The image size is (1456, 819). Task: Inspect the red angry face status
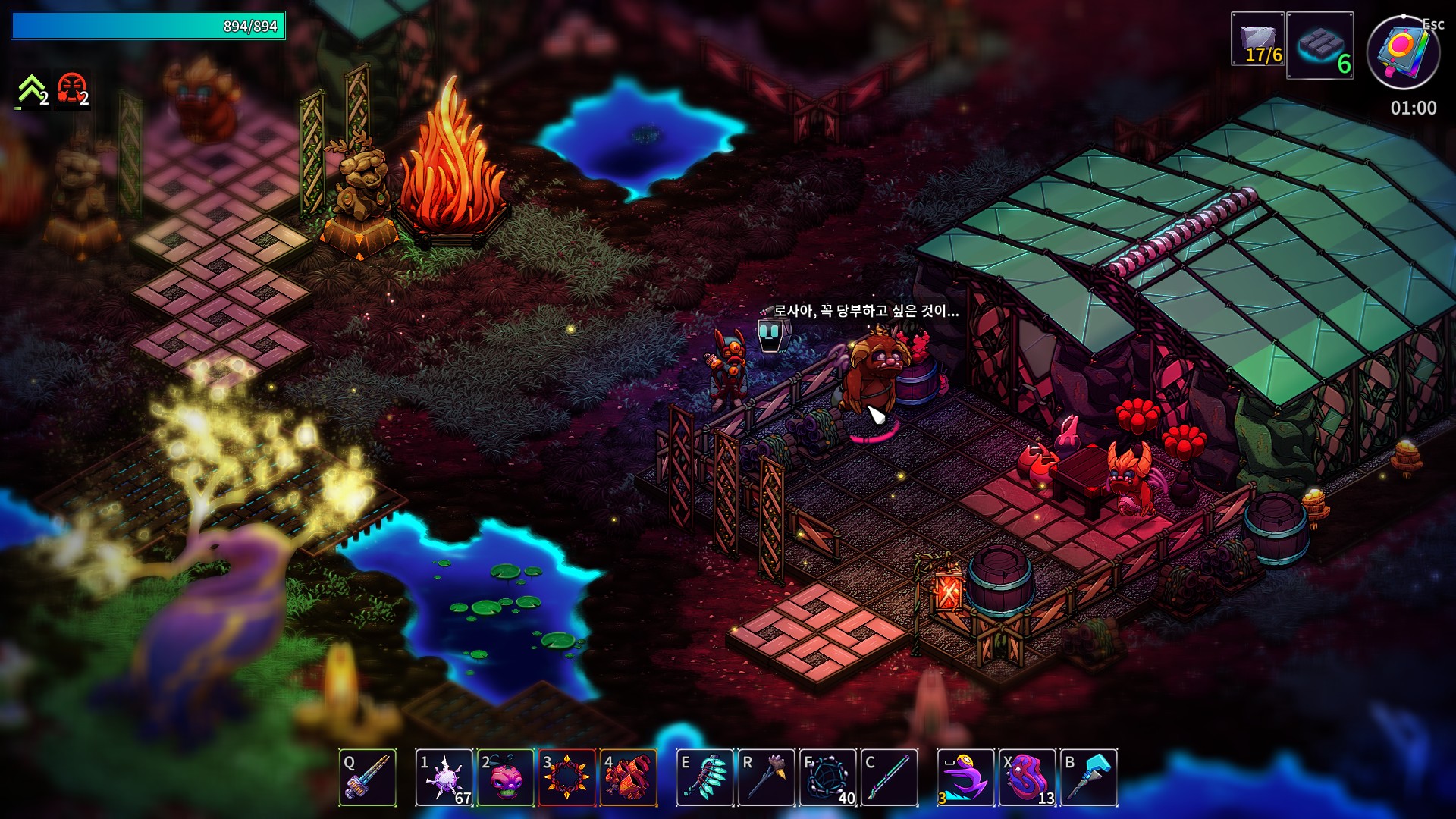pyautogui.click(x=73, y=91)
